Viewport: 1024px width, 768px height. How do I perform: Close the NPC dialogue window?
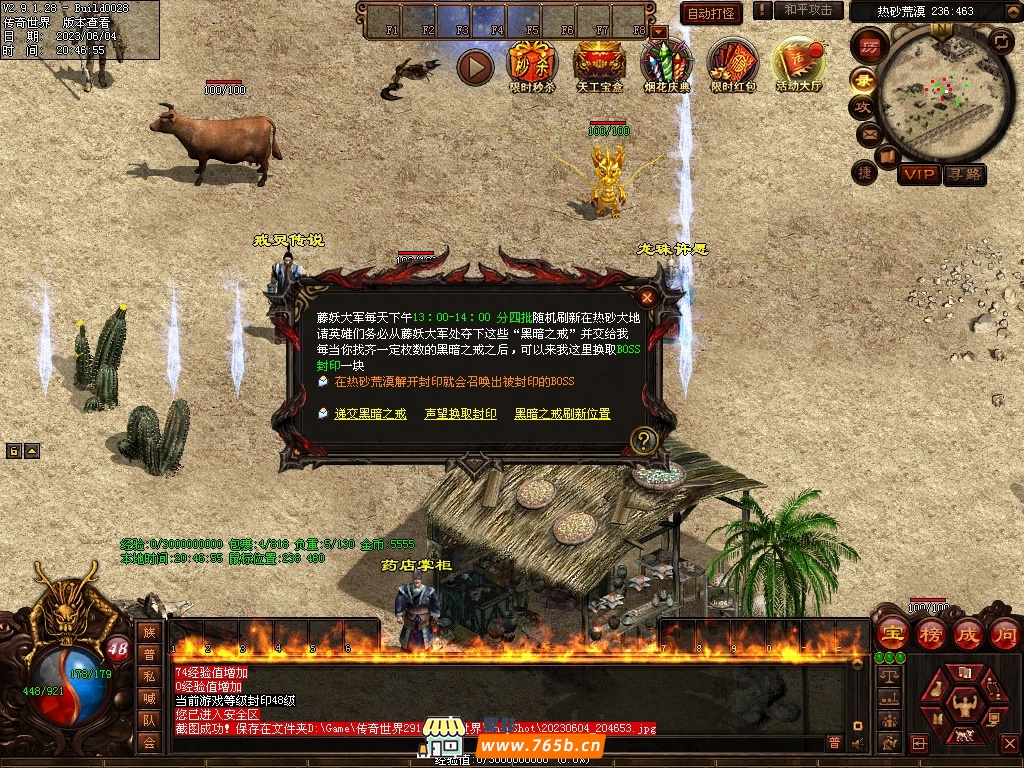click(648, 297)
